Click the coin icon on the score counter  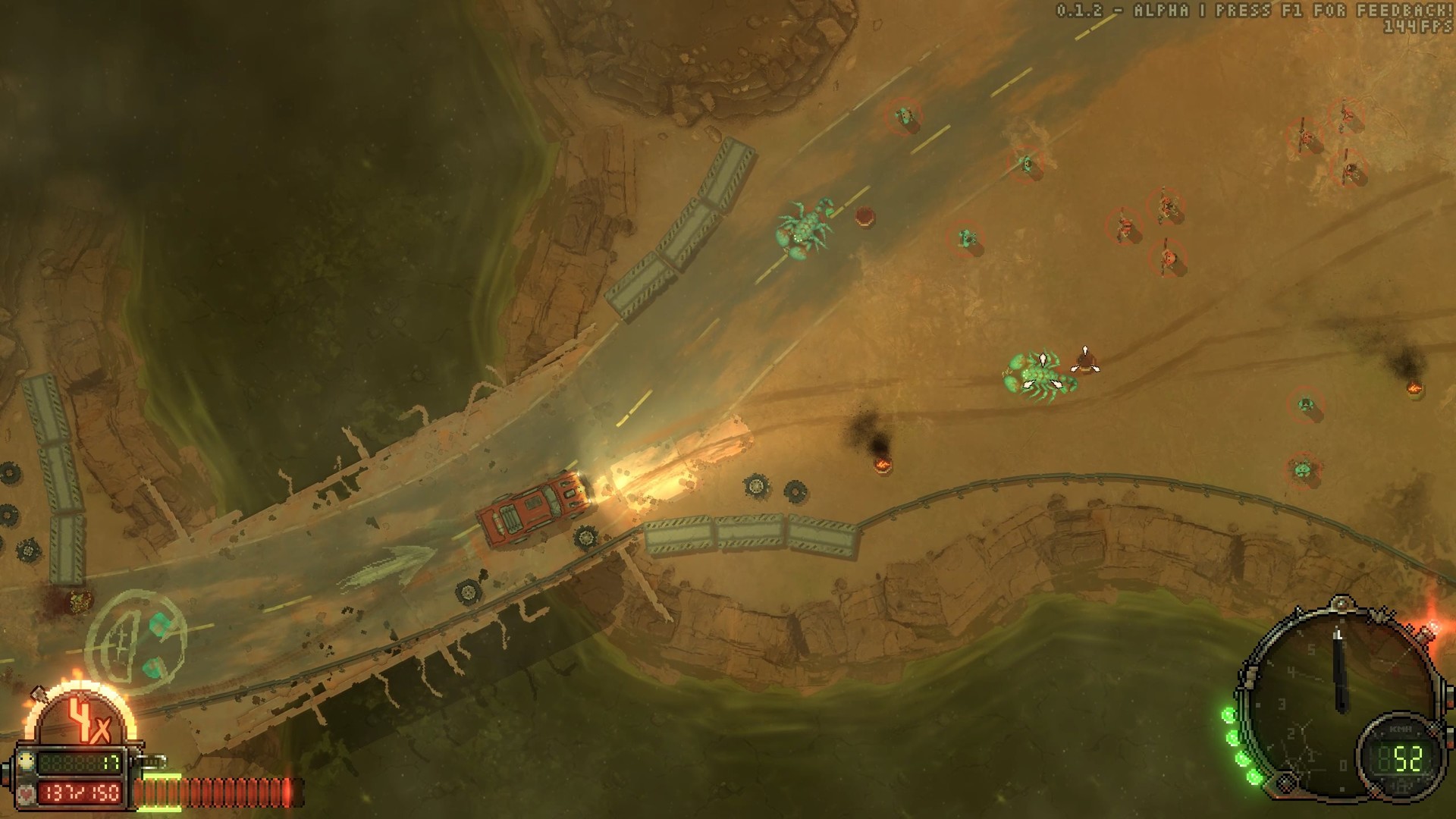[25, 762]
